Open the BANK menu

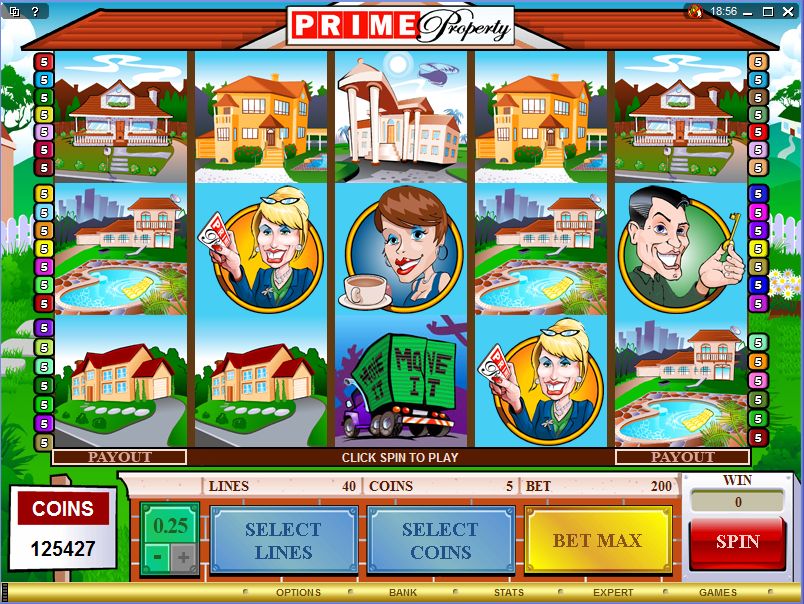[403, 593]
